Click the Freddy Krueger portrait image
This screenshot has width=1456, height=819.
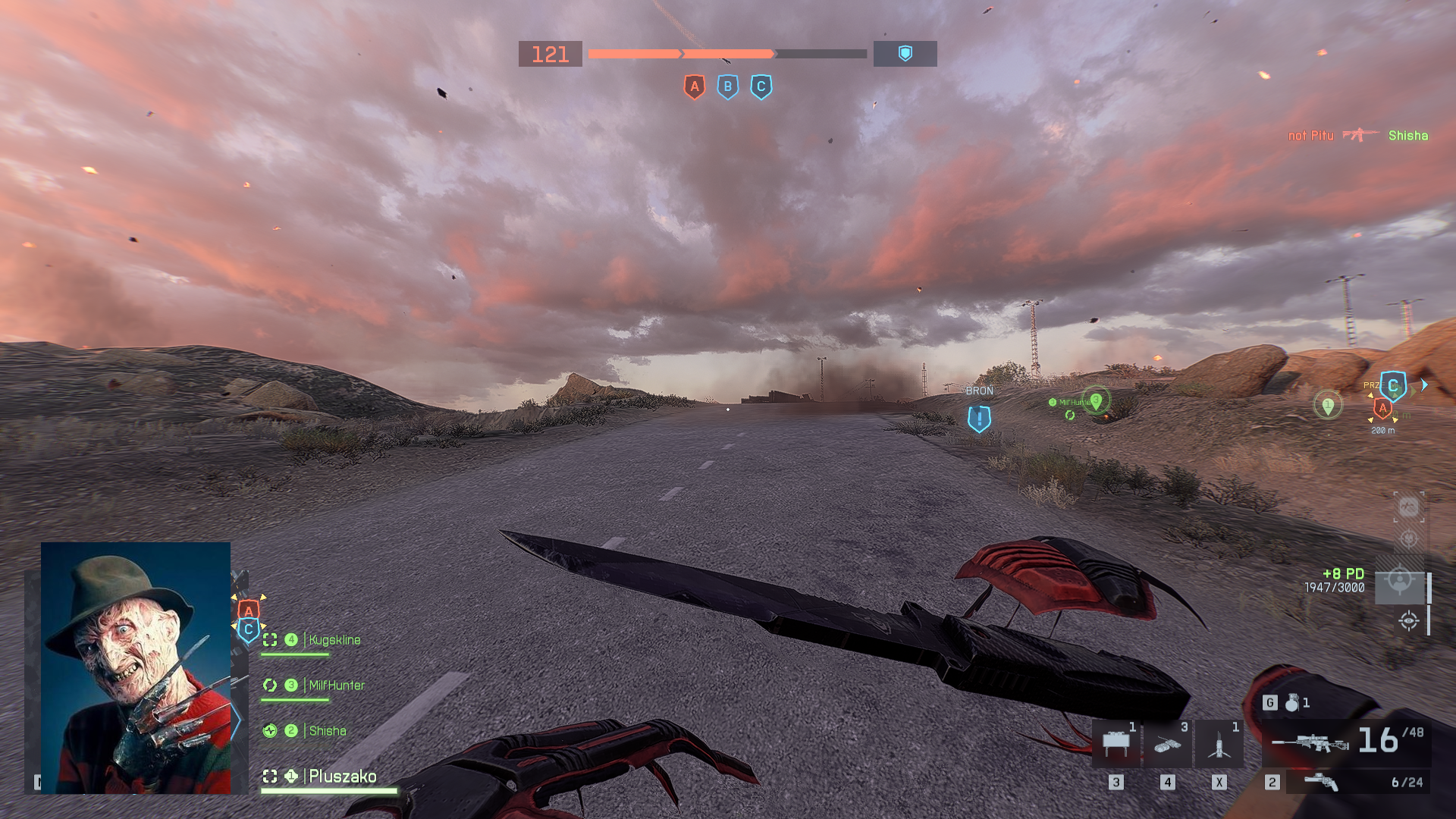click(x=136, y=667)
